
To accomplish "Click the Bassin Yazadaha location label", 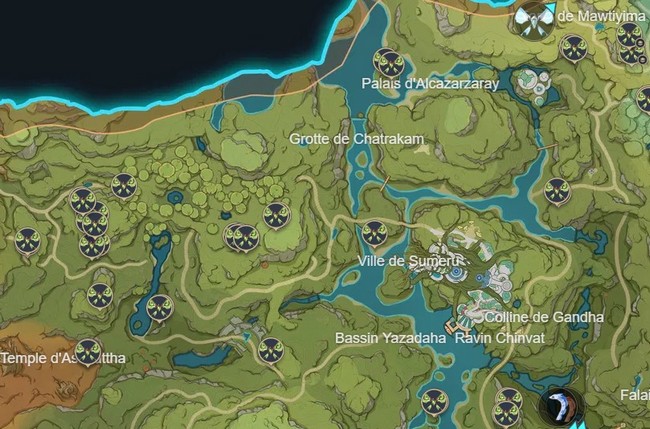I will tap(390, 338).
